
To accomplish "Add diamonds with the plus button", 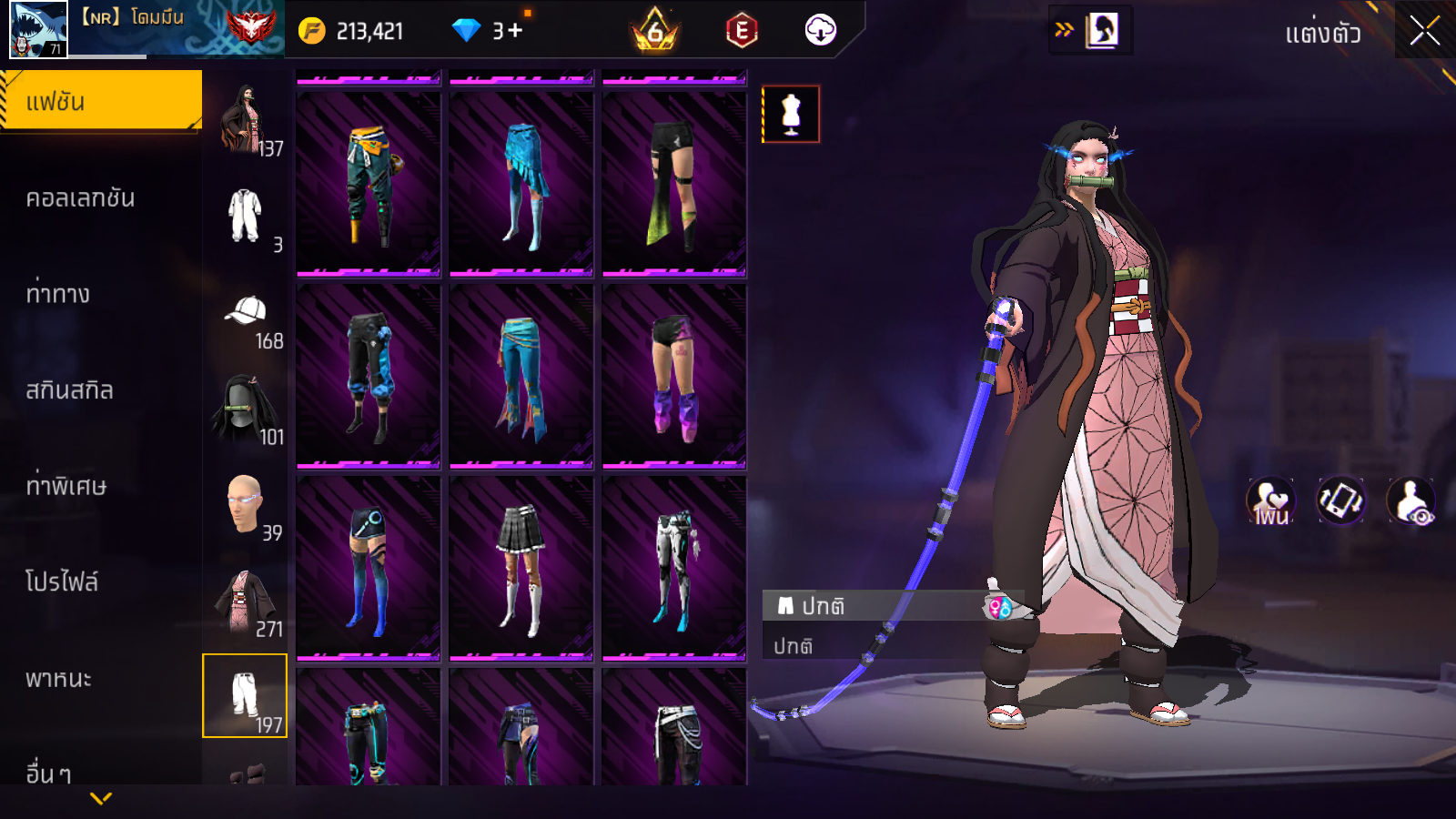I will click(x=515, y=31).
